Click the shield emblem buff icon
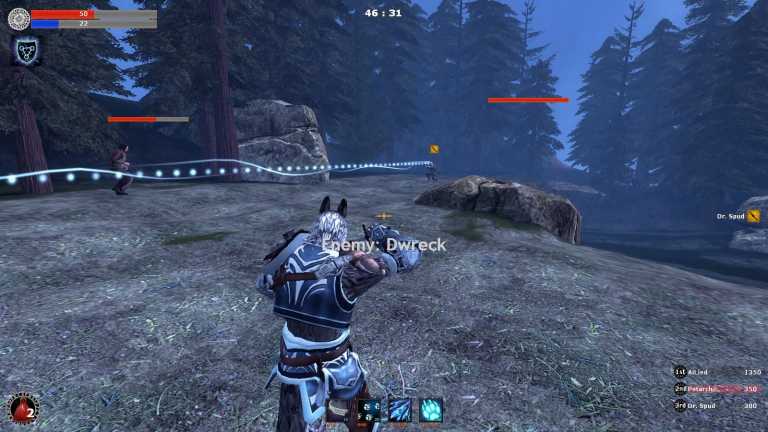768x432 pixels. click(24, 50)
